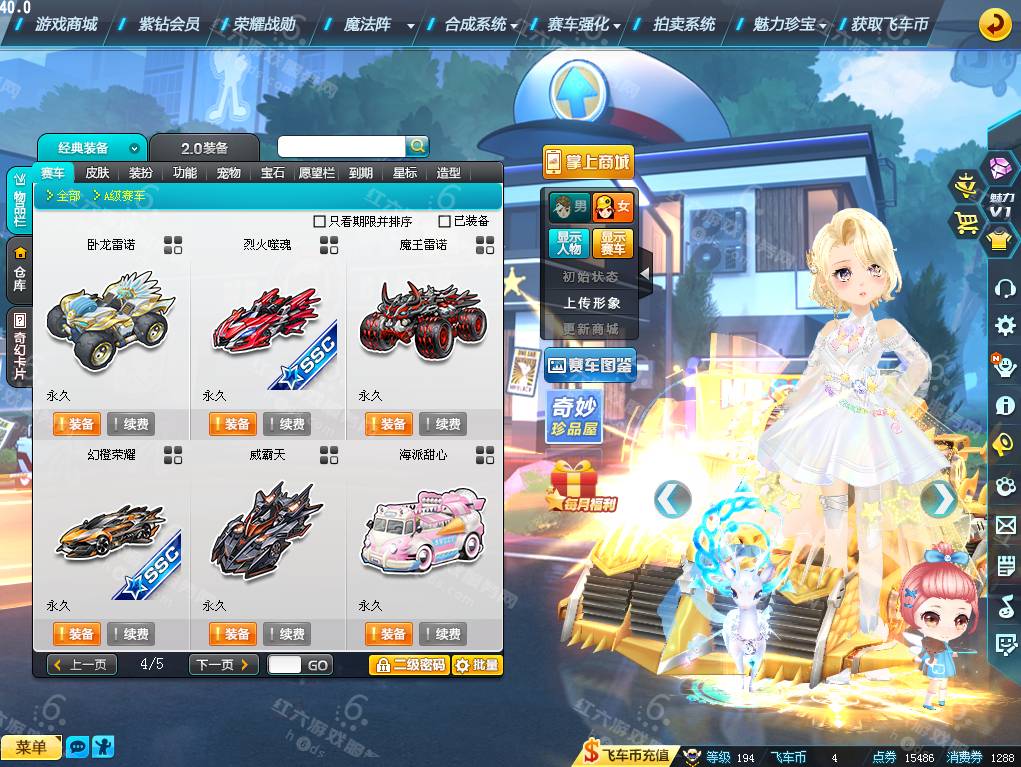Viewport: 1021px width, 767px height.
Task: Select the 皮肤 skin category tab
Action: click(97, 173)
